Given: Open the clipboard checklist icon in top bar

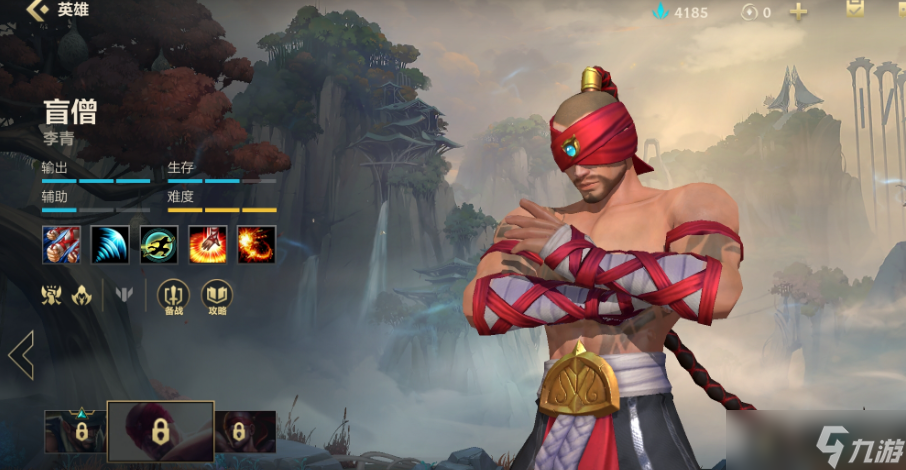Looking at the screenshot, I should pos(855,10).
